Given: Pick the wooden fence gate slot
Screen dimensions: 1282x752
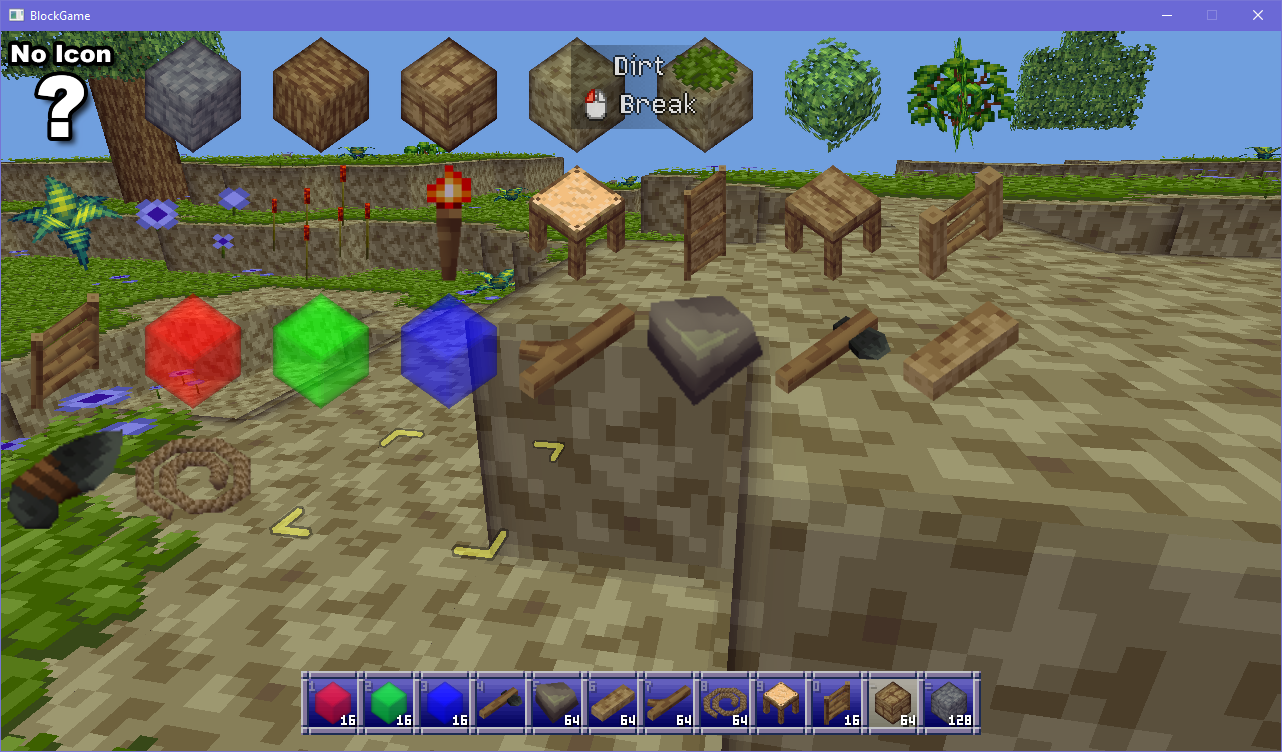Looking at the screenshot, I should click(x=836, y=703).
